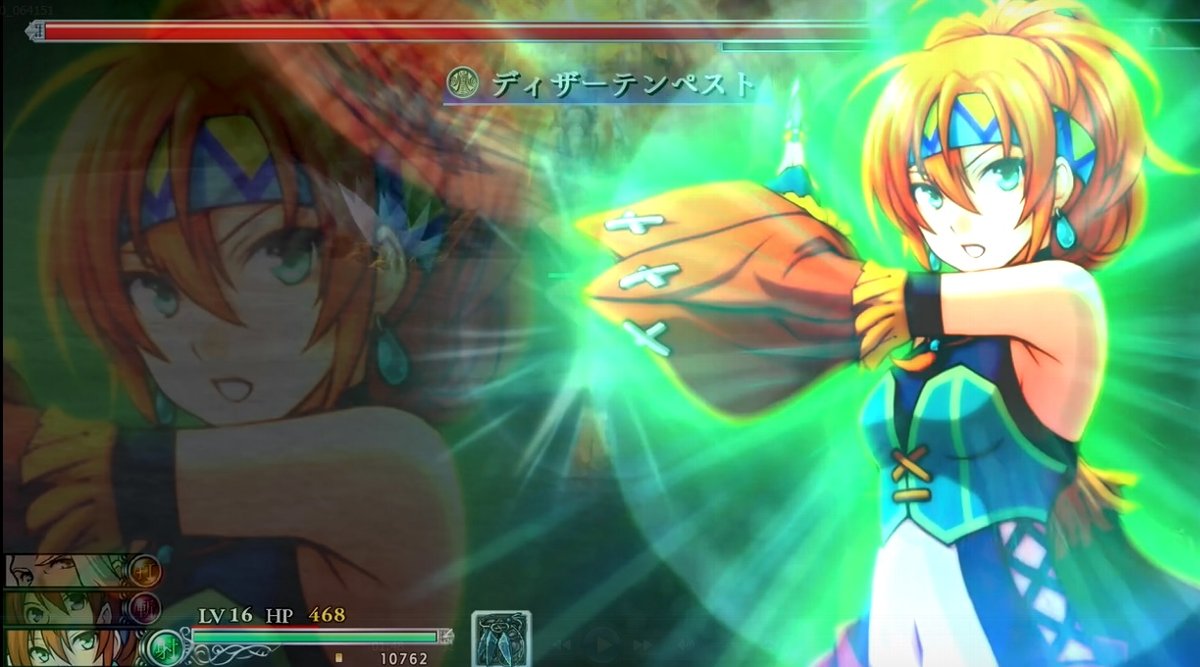
Task: Use the crystal wing item icon
Action: click(501, 638)
